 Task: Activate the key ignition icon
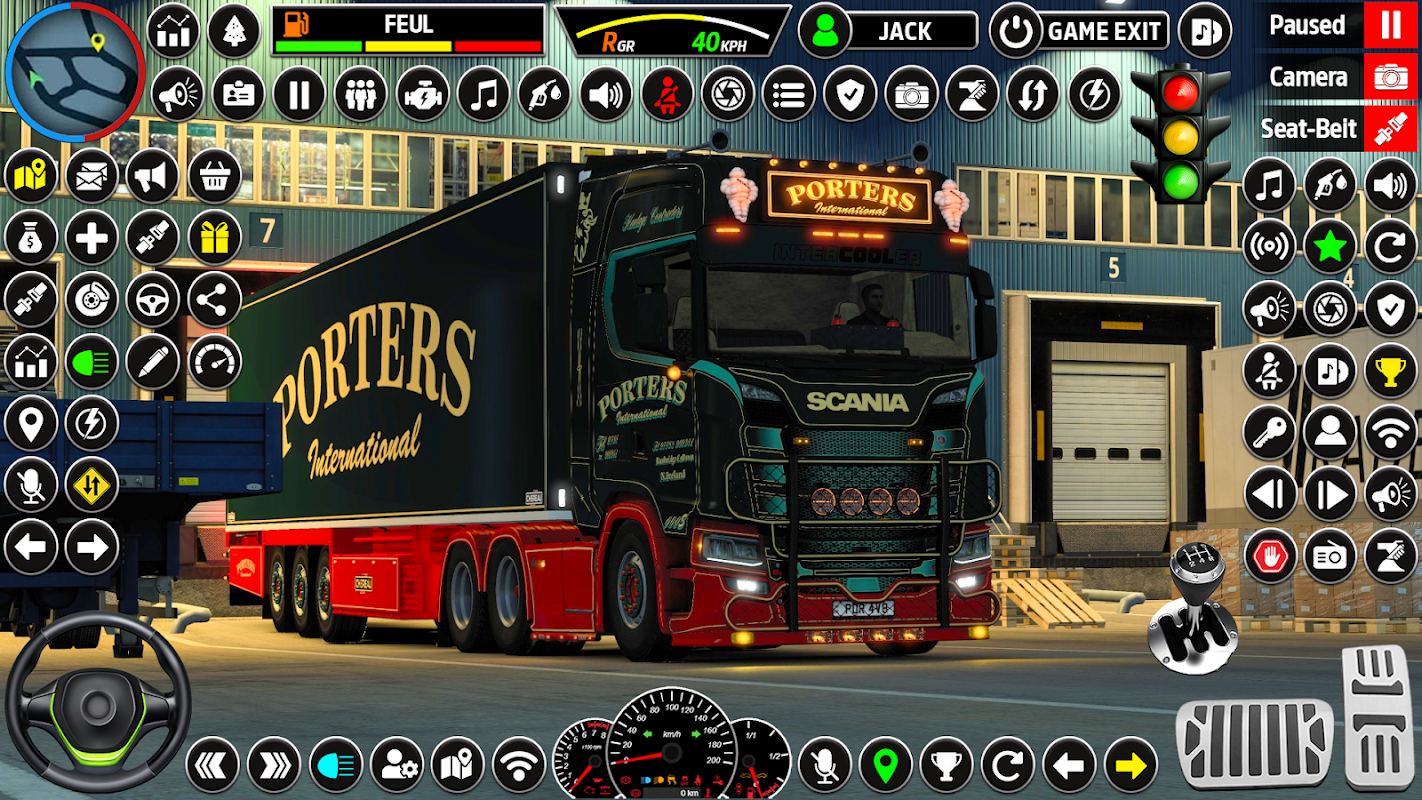(x=1269, y=432)
